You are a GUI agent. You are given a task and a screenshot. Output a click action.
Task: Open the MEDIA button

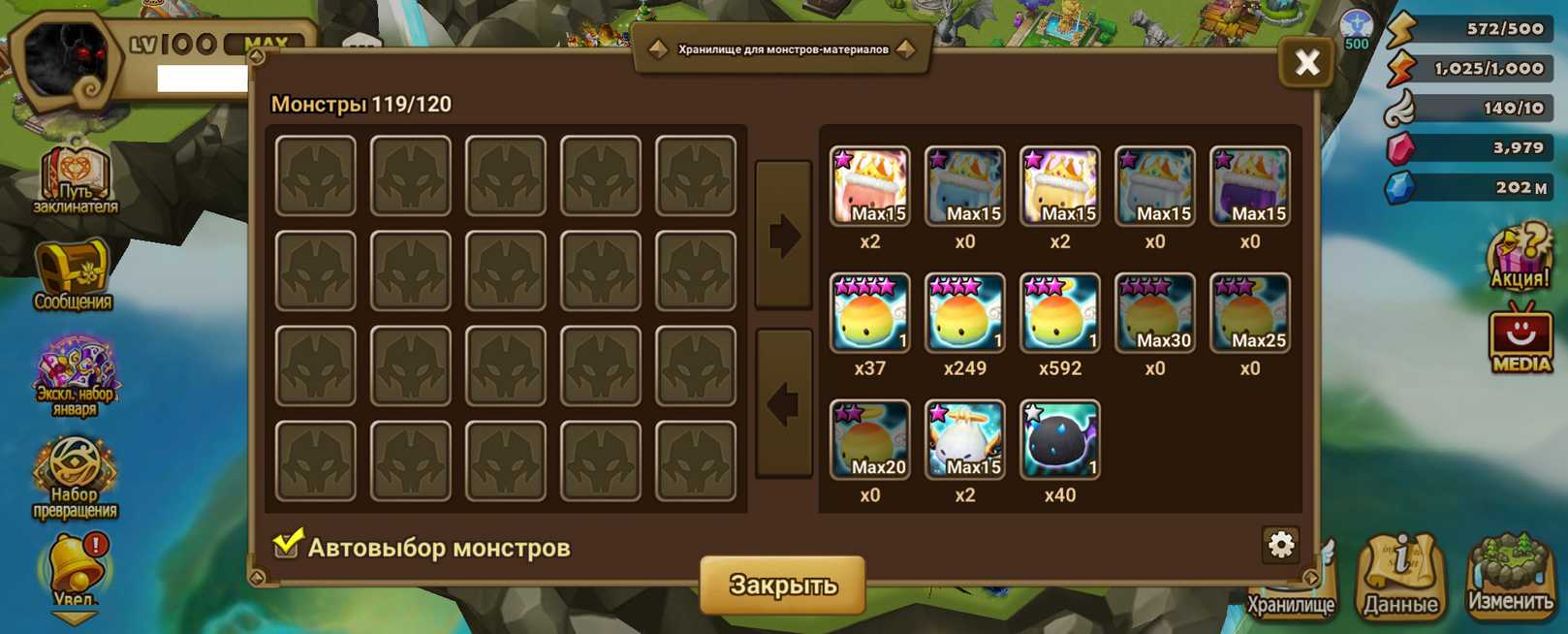pyautogui.click(x=1521, y=339)
